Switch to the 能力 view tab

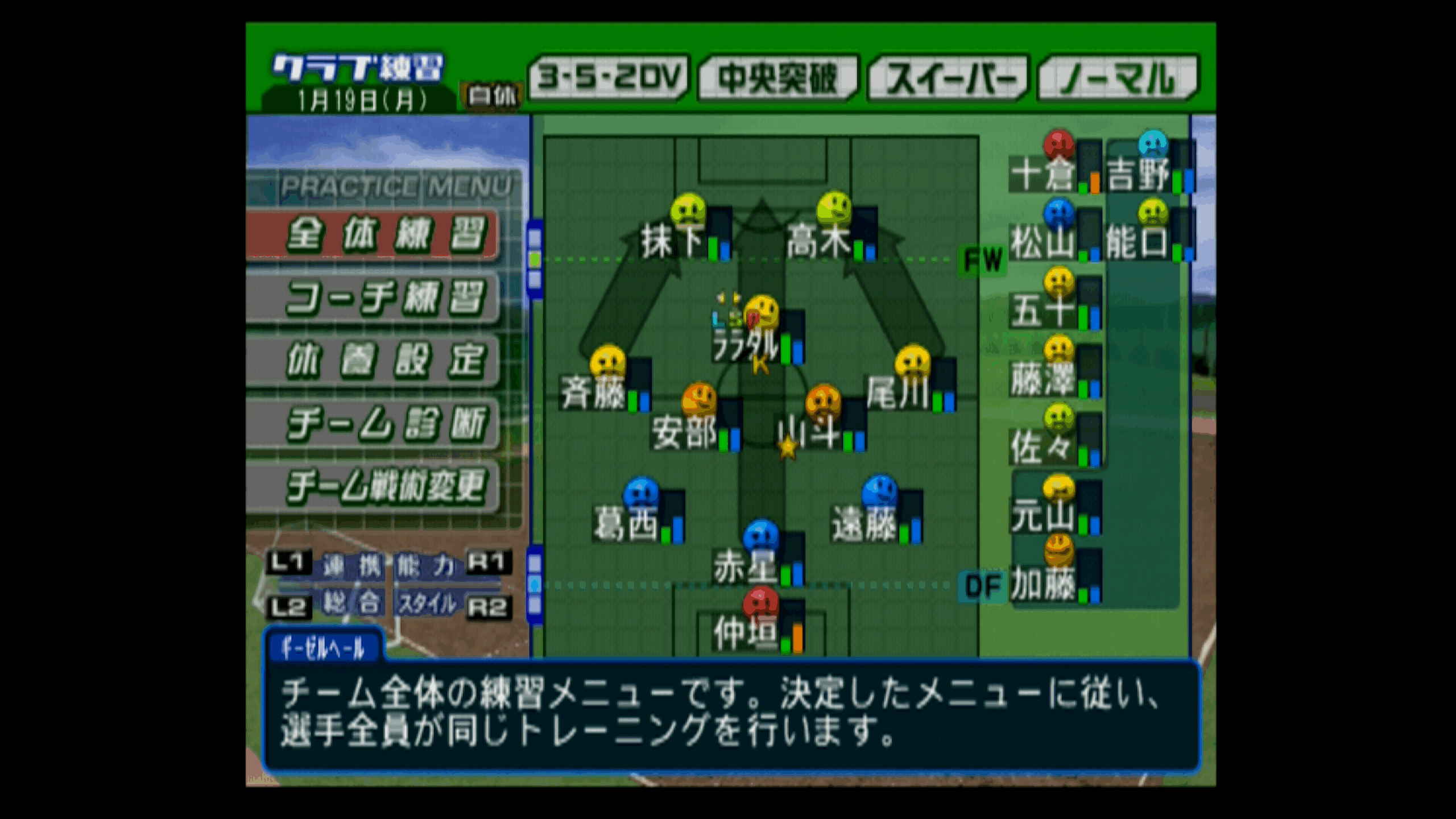(425, 565)
